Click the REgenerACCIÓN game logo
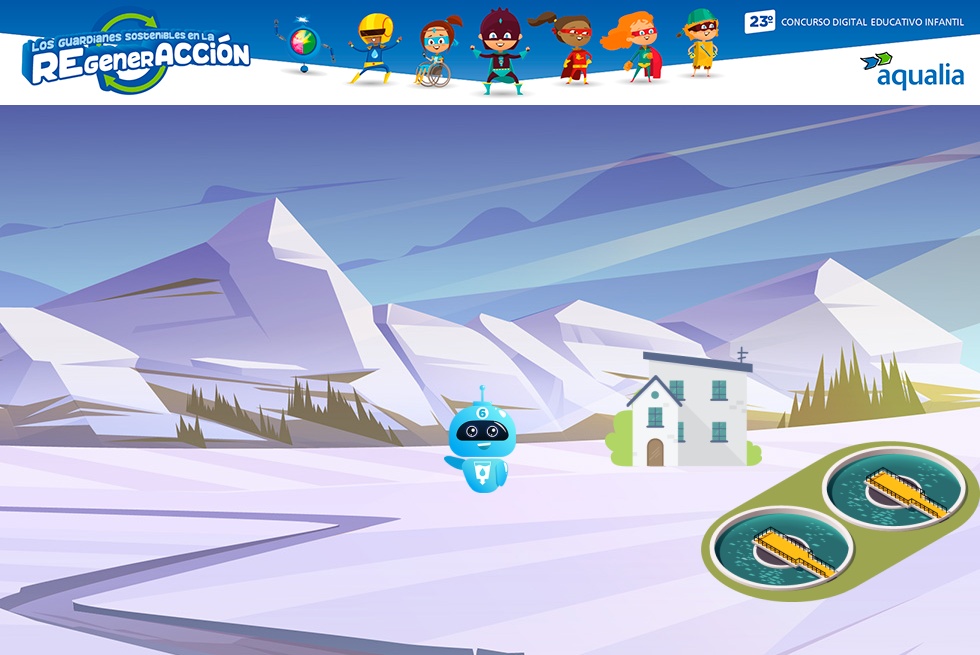Viewport: 980px width, 655px height. coord(139,54)
